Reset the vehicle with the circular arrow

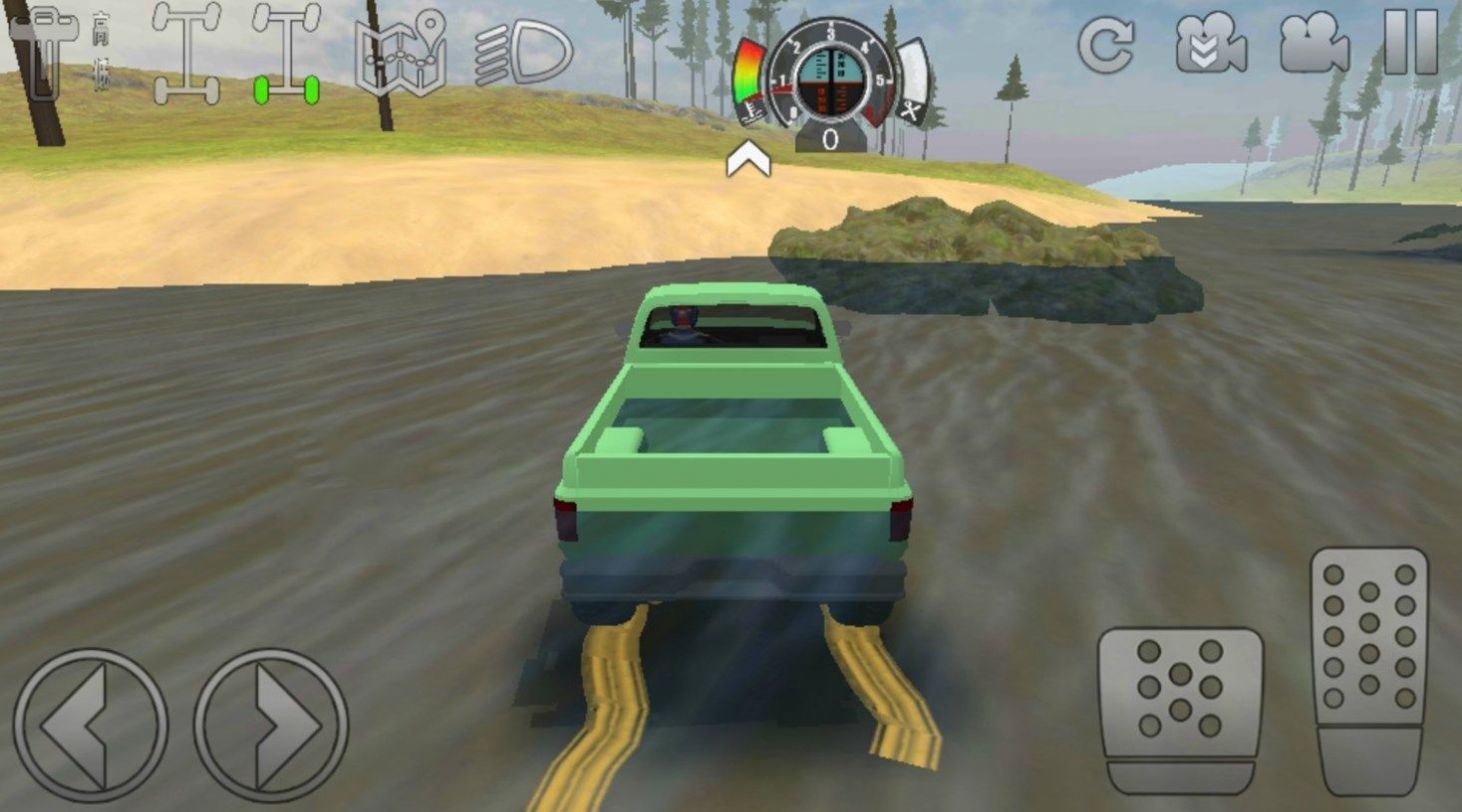coord(1105,44)
